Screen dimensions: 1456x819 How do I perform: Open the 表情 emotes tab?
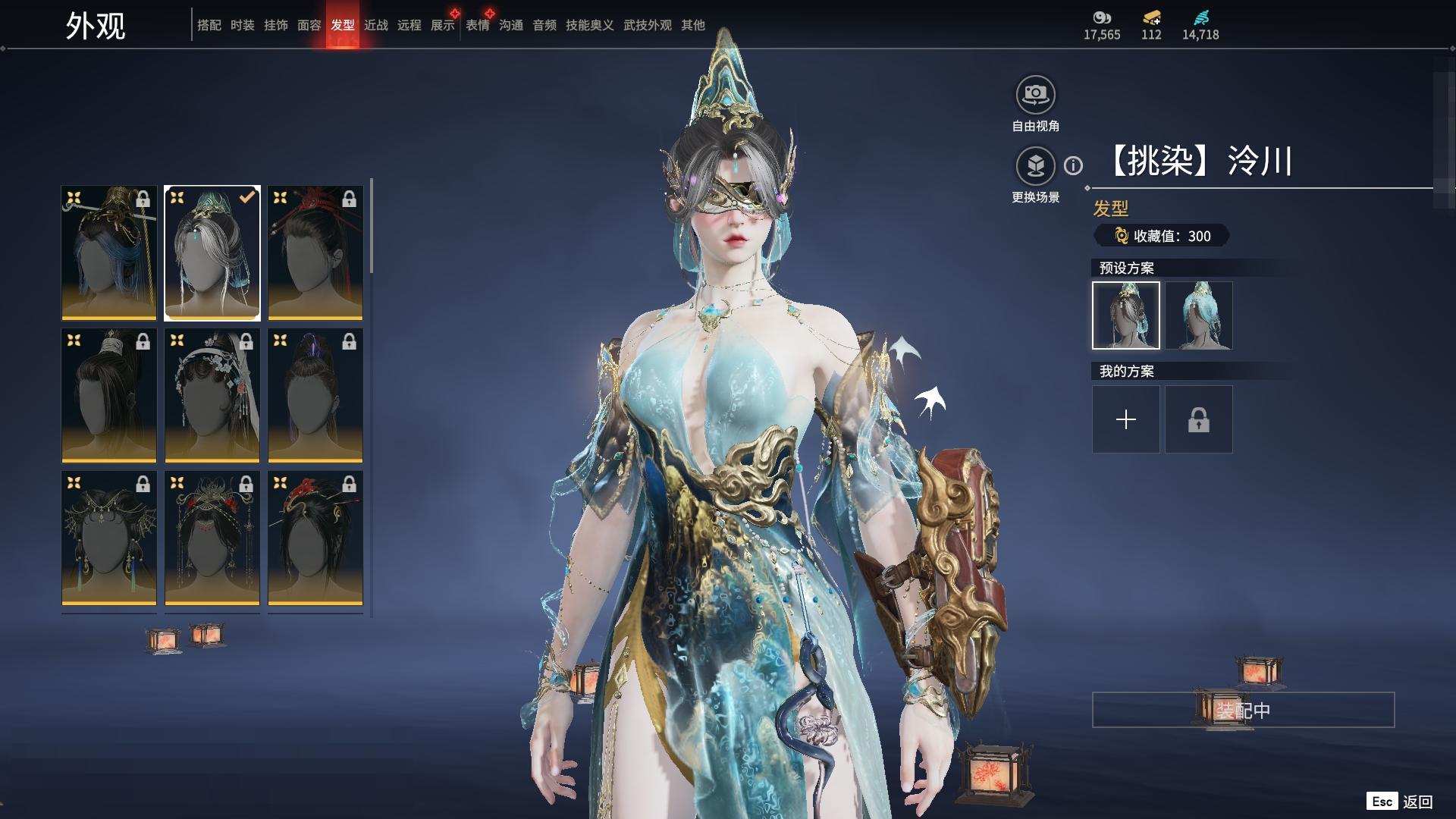click(477, 25)
